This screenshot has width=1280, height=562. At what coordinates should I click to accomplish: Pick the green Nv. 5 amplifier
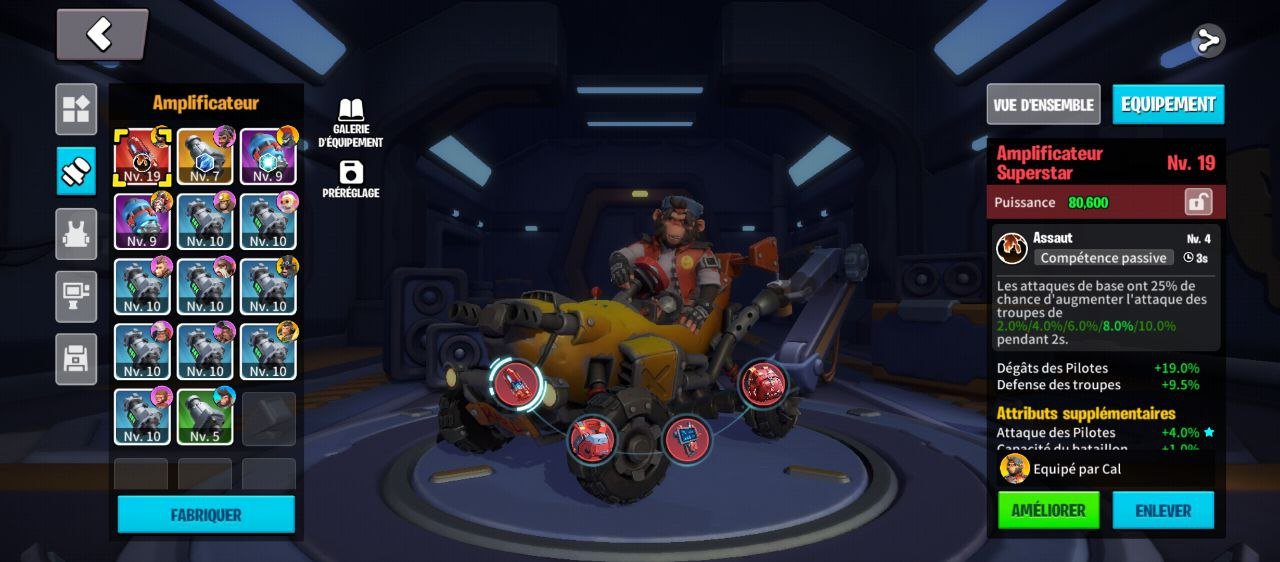click(205, 417)
